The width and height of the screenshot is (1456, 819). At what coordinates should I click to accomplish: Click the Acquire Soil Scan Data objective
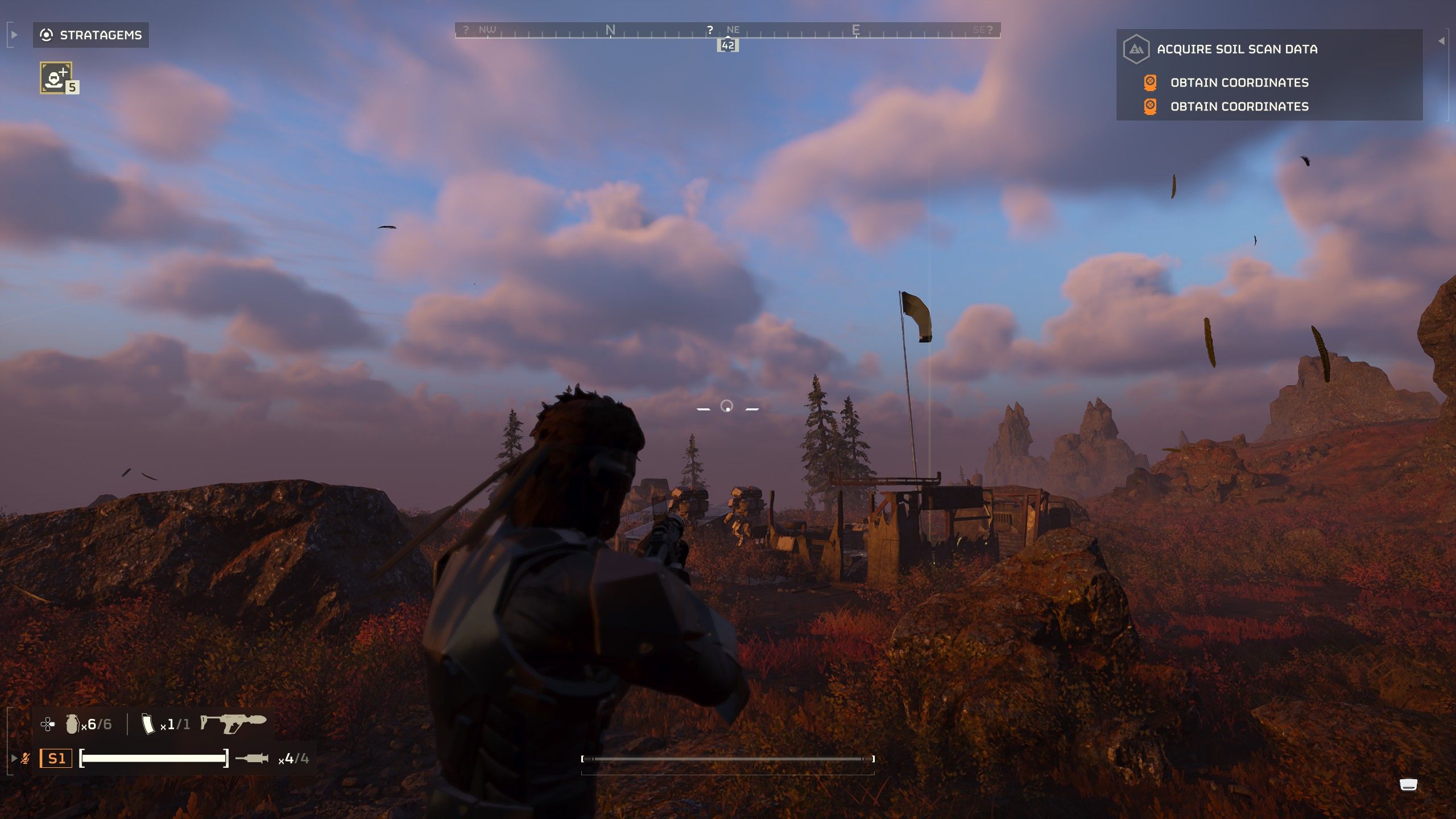click(1236, 49)
